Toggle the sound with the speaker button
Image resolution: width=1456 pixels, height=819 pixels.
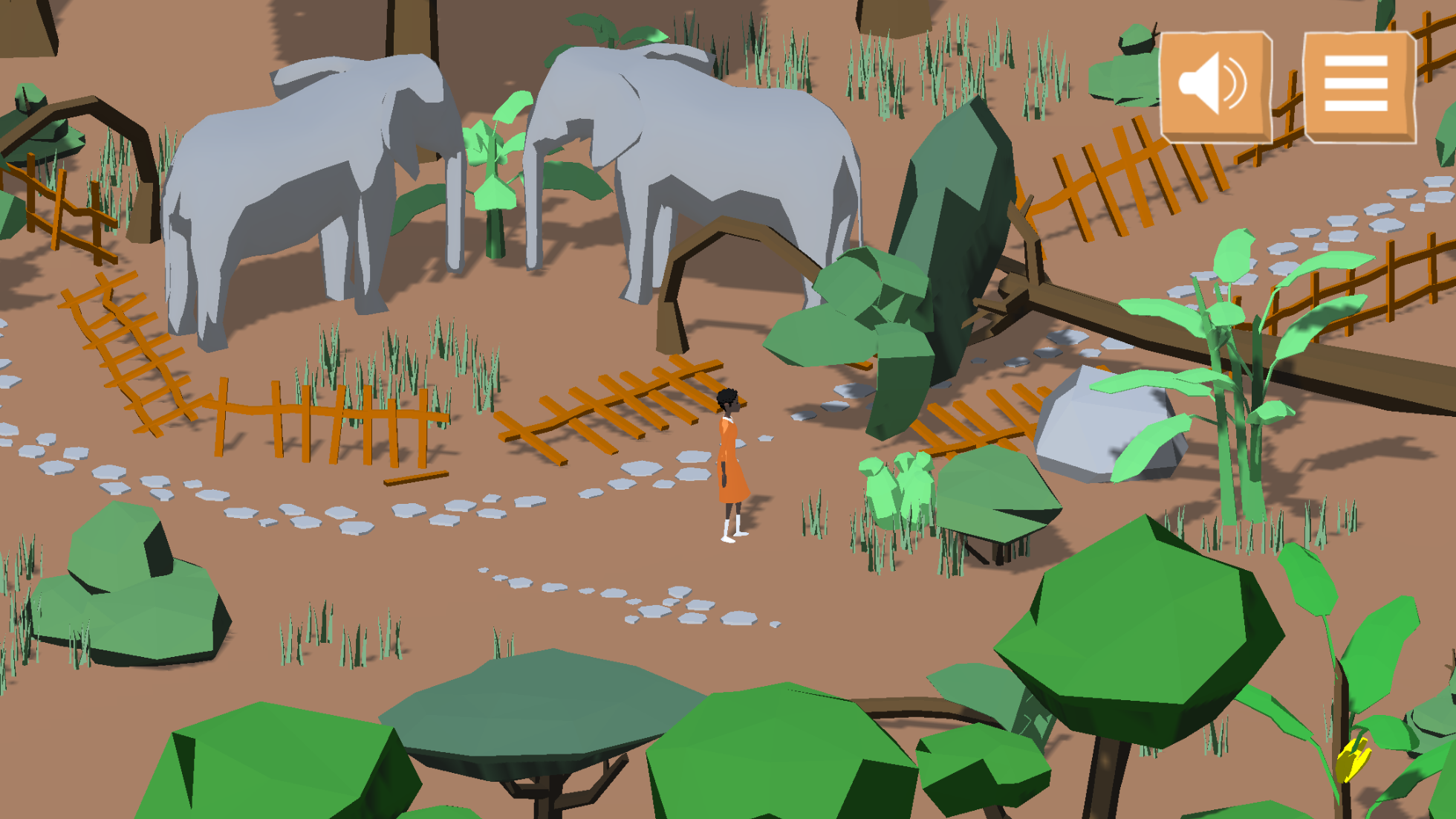(1215, 86)
